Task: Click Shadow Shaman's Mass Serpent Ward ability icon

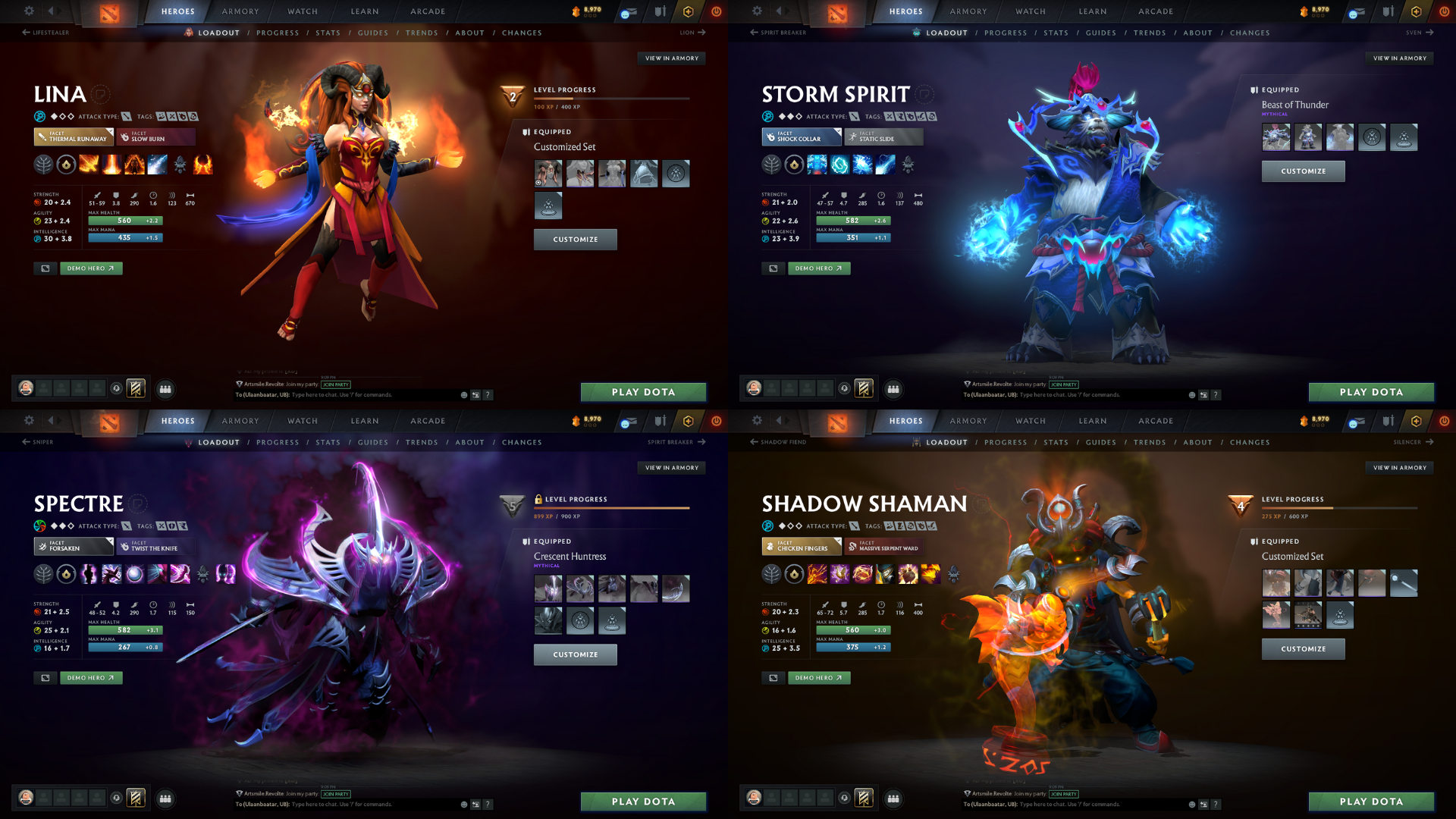Action: 930,574
